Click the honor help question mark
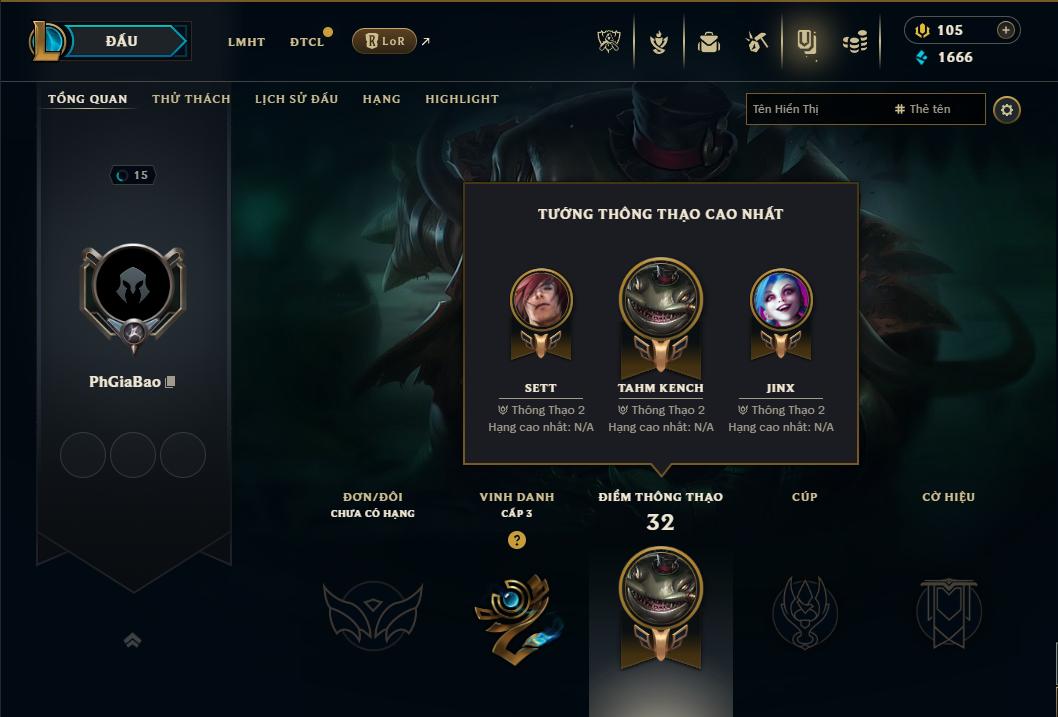 (516, 540)
